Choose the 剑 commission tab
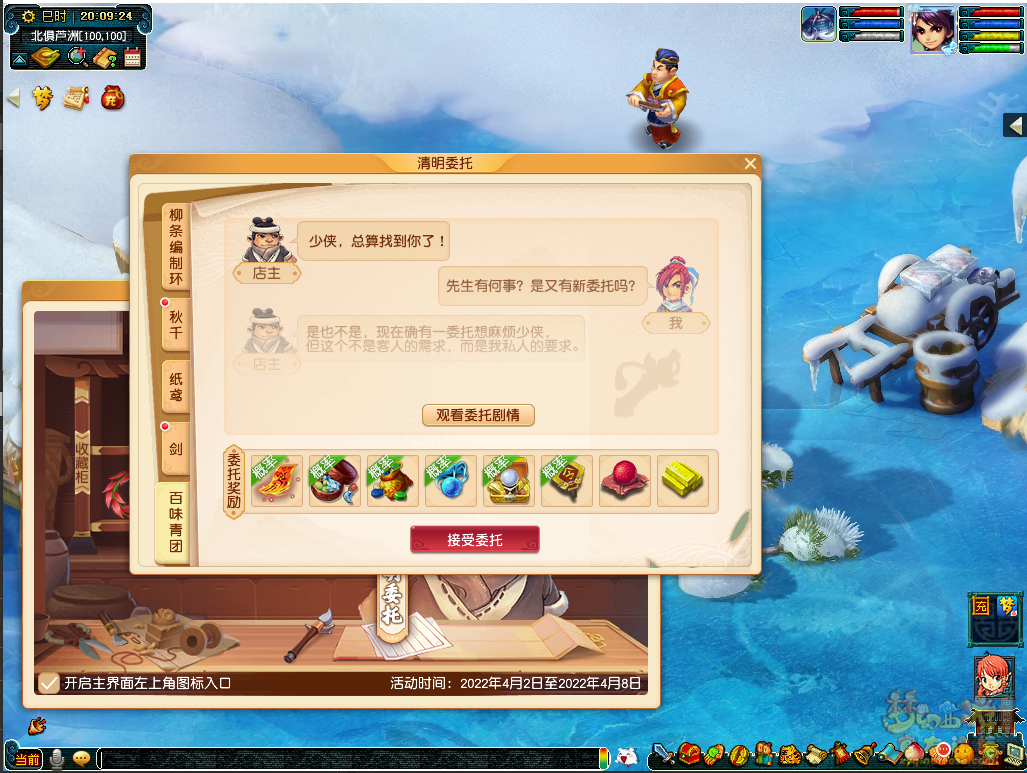 tap(176, 449)
